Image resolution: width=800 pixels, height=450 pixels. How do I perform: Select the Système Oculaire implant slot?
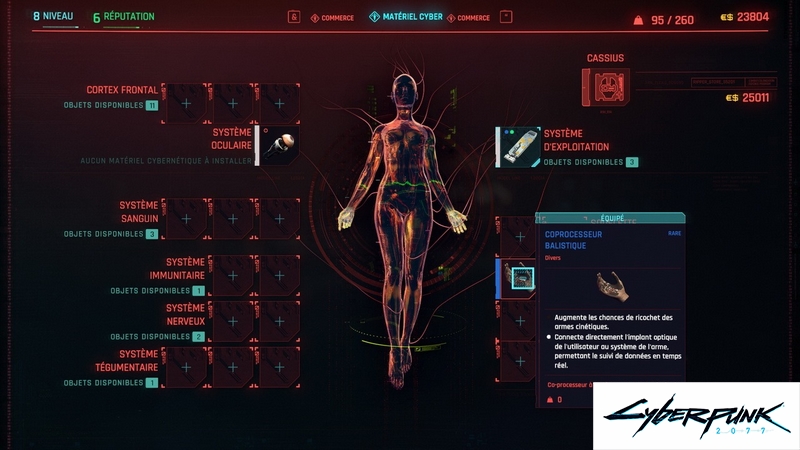click(279, 146)
